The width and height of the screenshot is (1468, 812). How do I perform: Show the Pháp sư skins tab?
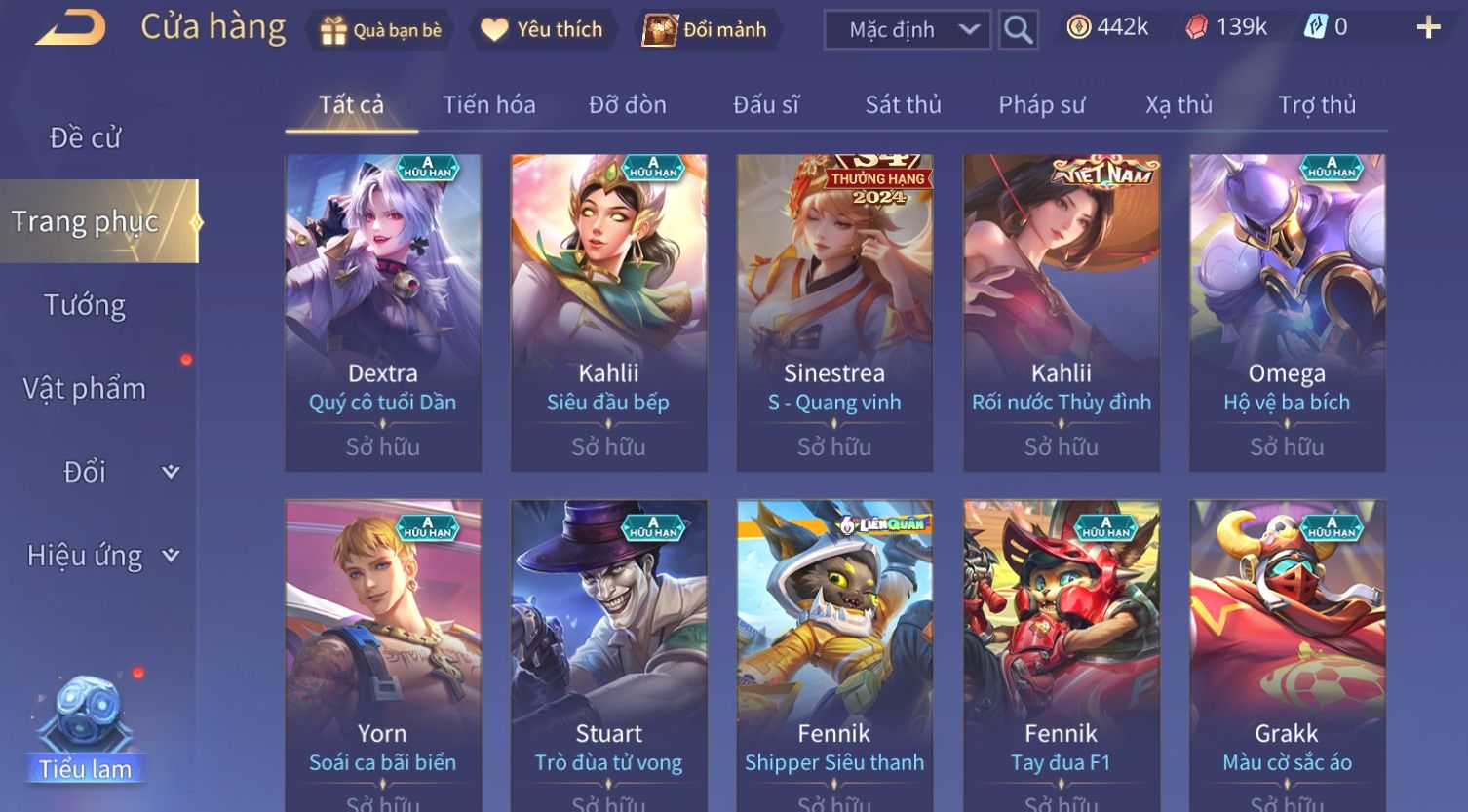coord(1041,105)
